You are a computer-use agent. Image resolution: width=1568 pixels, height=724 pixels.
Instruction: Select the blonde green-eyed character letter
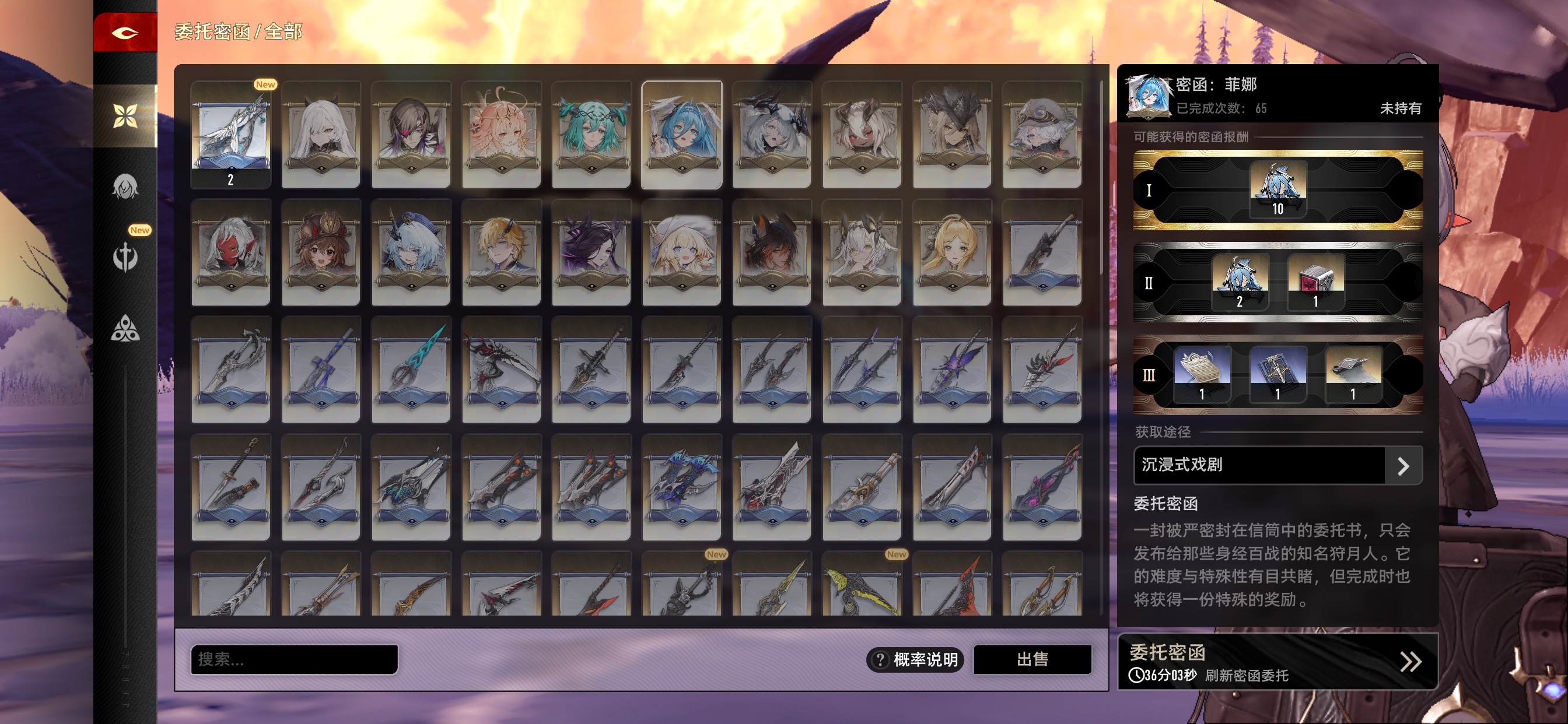click(x=951, y=252)
